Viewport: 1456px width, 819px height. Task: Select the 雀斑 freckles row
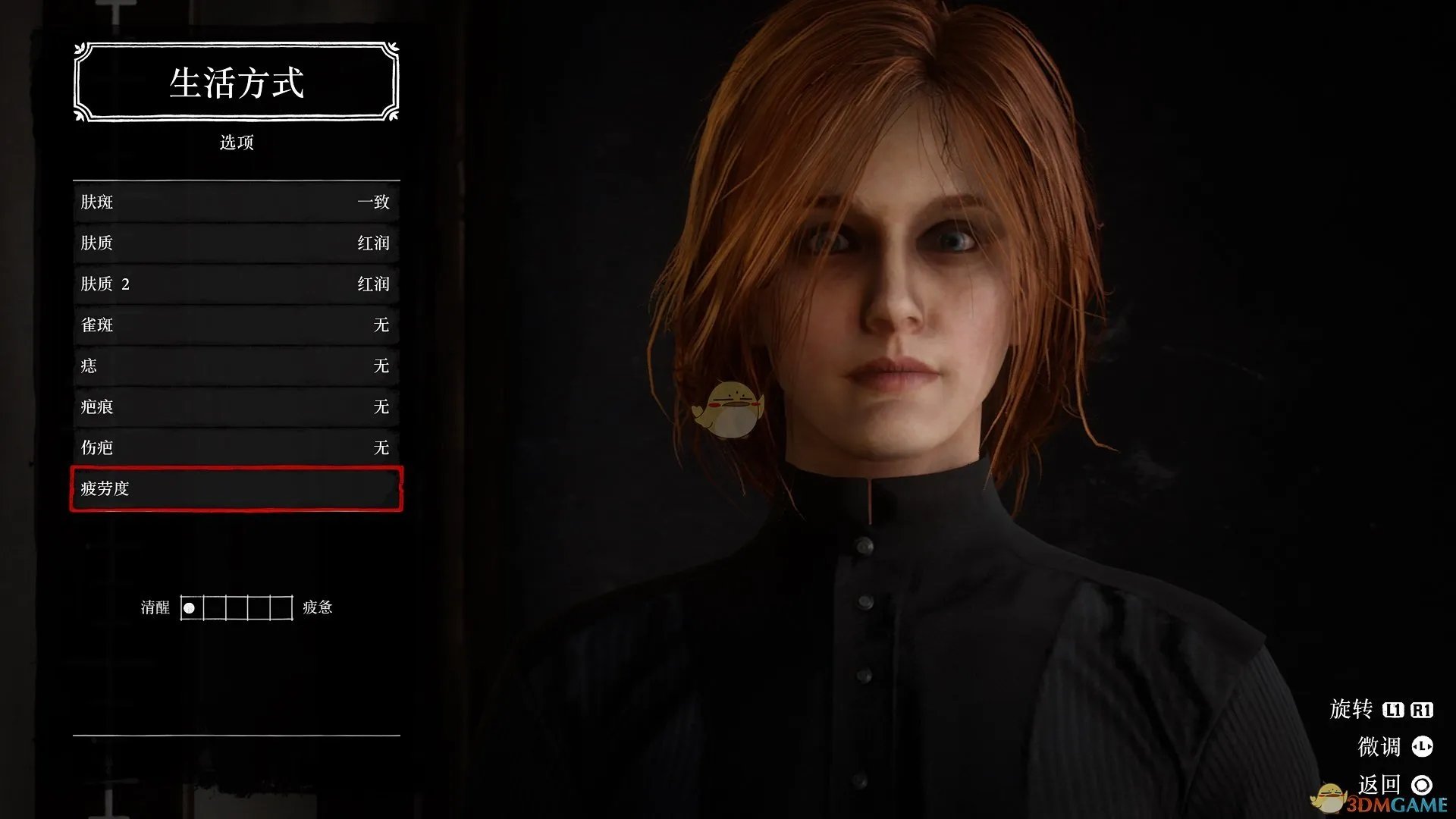[236, 325]
